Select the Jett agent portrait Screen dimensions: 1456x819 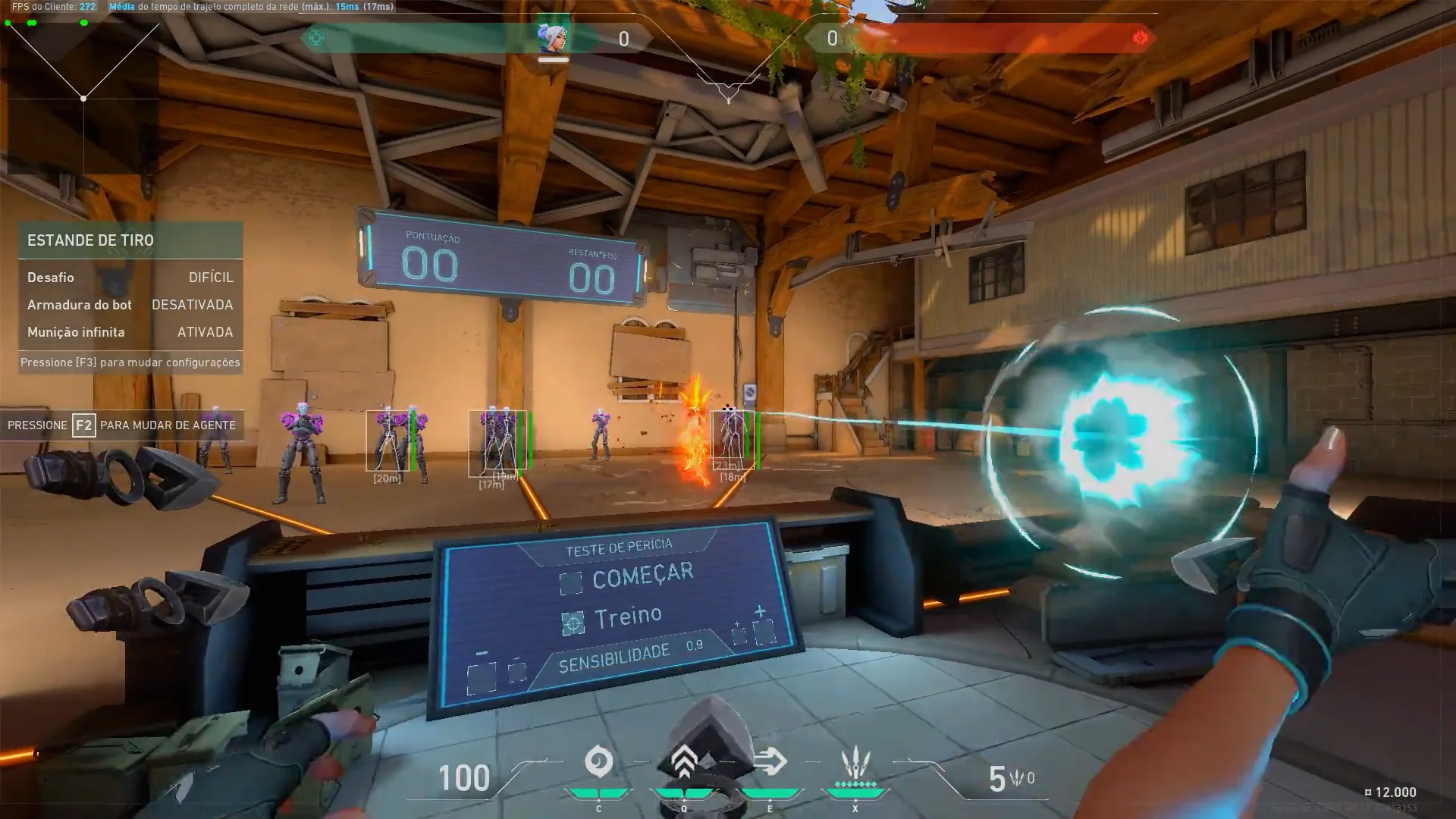tap(553, 37)
